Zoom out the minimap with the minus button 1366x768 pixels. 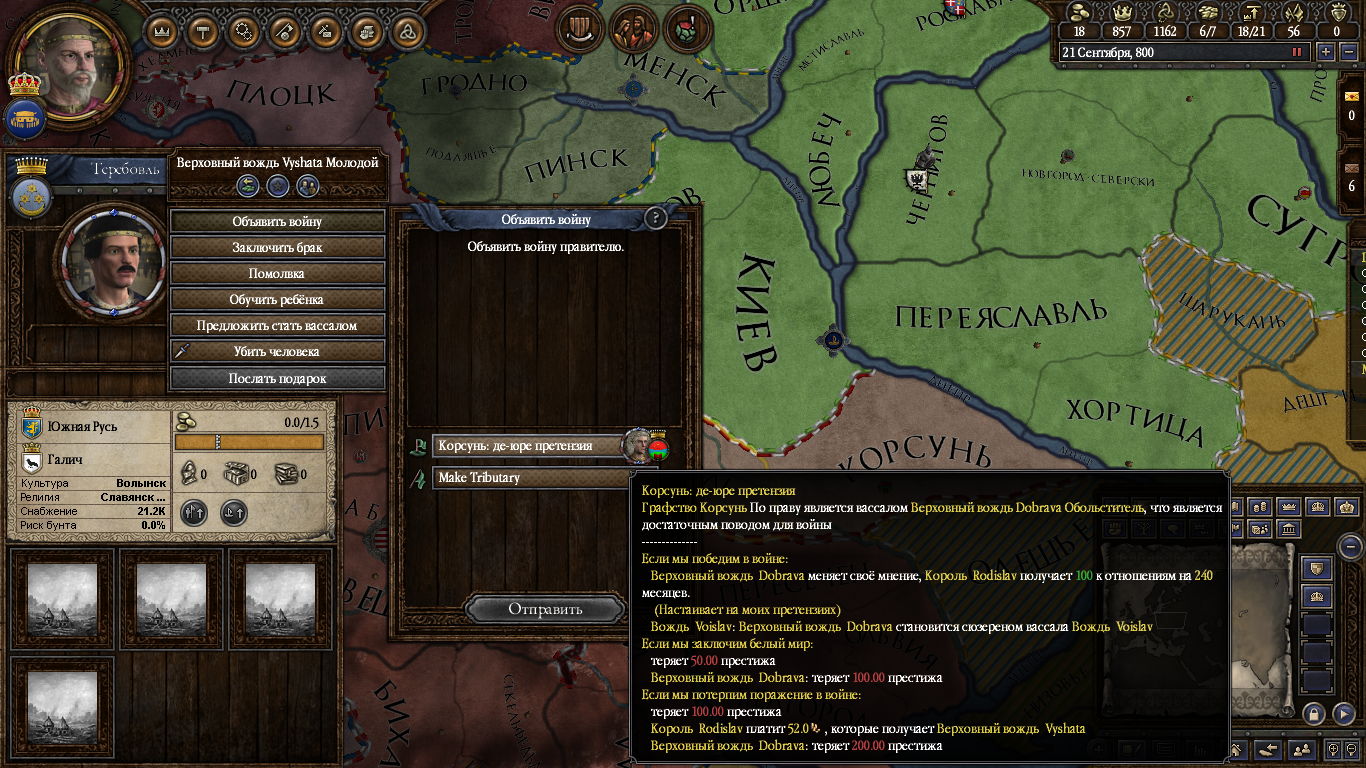coord(1351,547)
